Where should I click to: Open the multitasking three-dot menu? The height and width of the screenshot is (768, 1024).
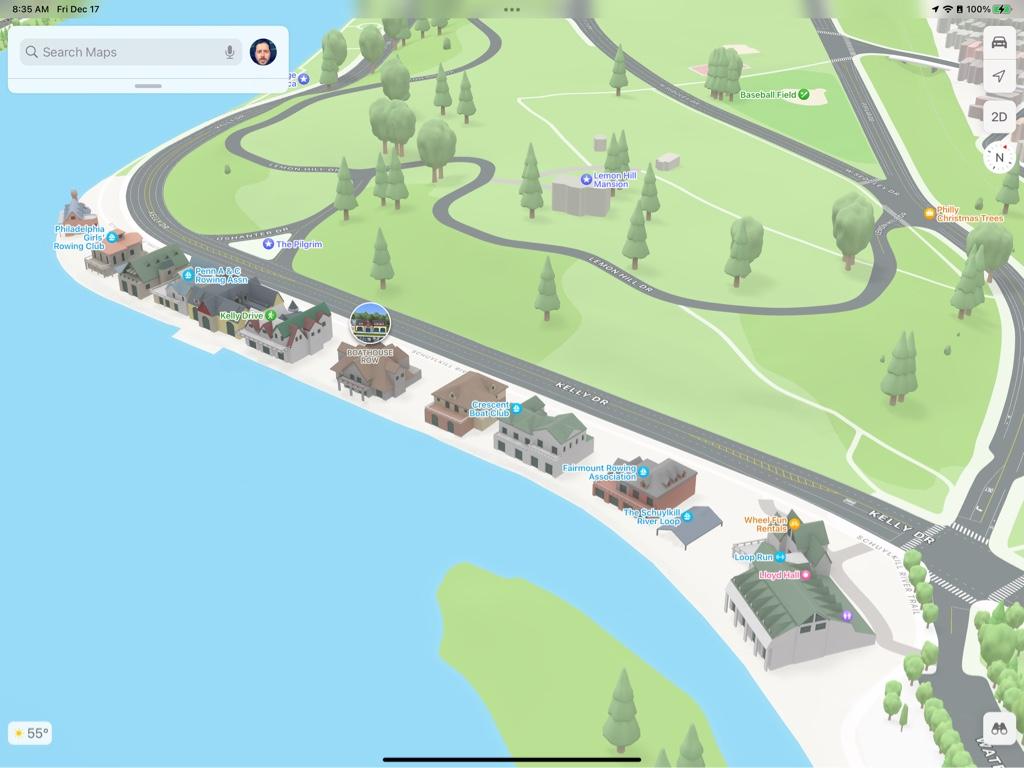512,9
